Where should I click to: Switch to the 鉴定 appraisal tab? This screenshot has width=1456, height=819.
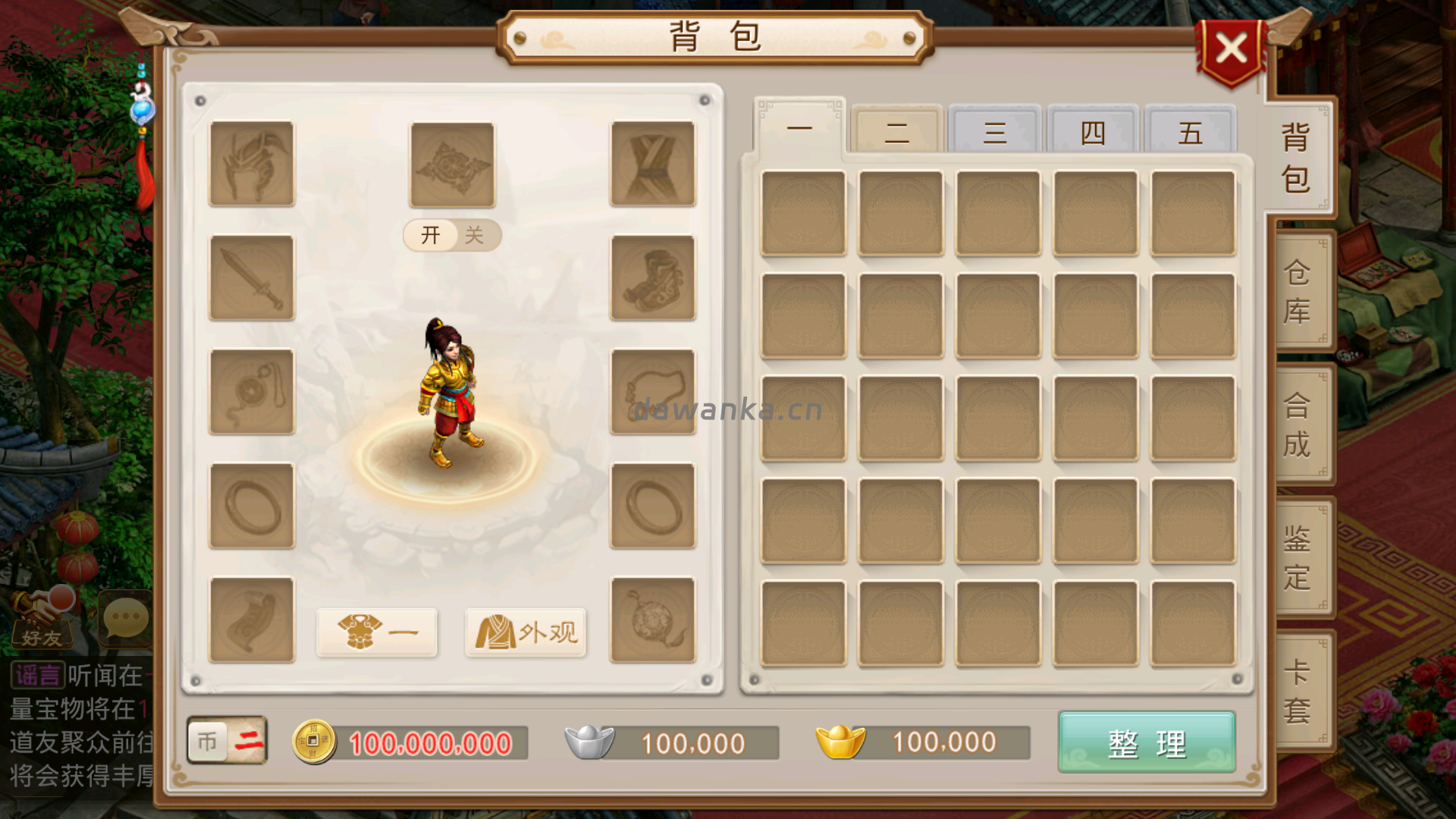[x=1298, y=558]
